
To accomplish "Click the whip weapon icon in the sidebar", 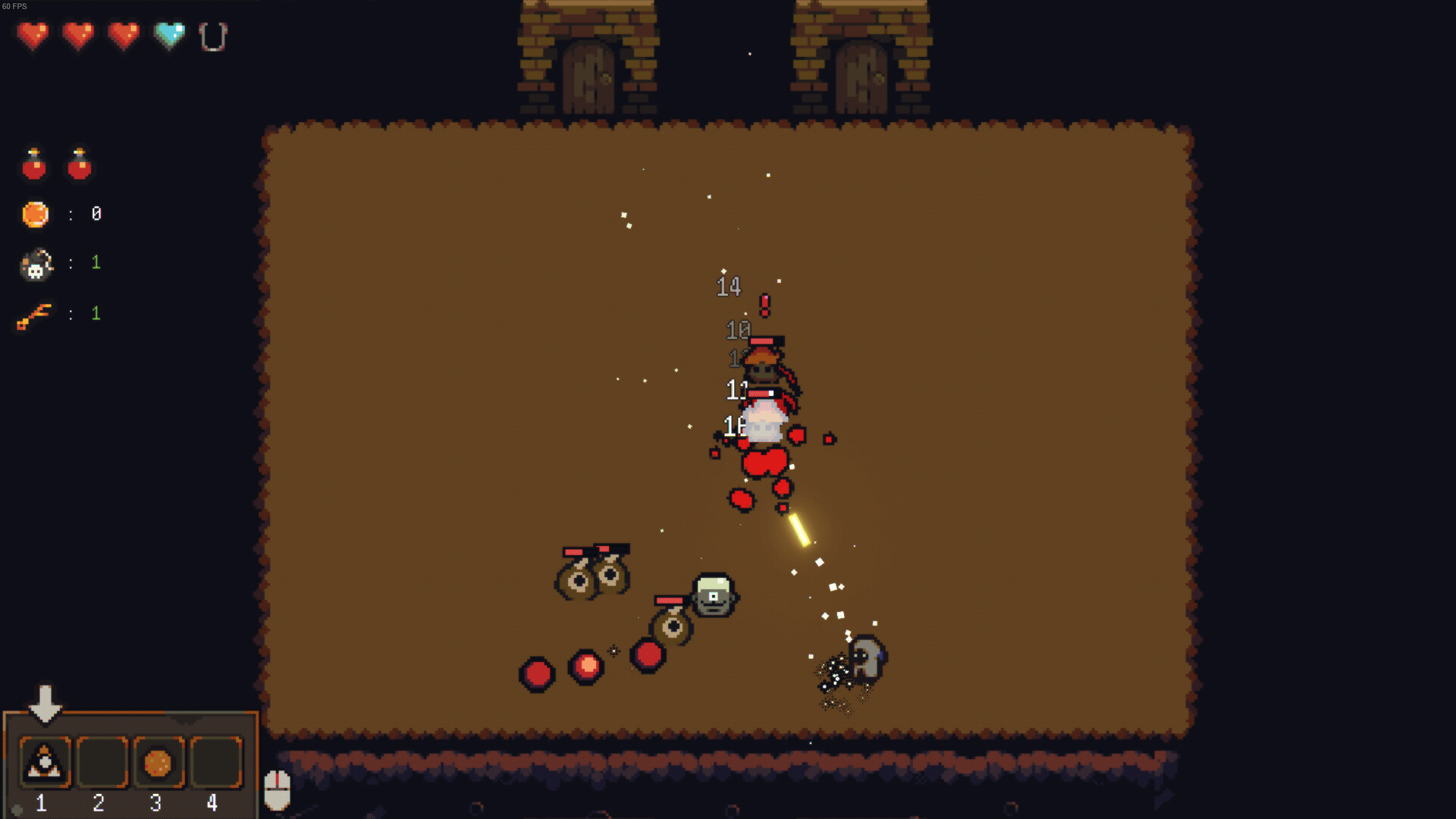I will pos(33,313).
